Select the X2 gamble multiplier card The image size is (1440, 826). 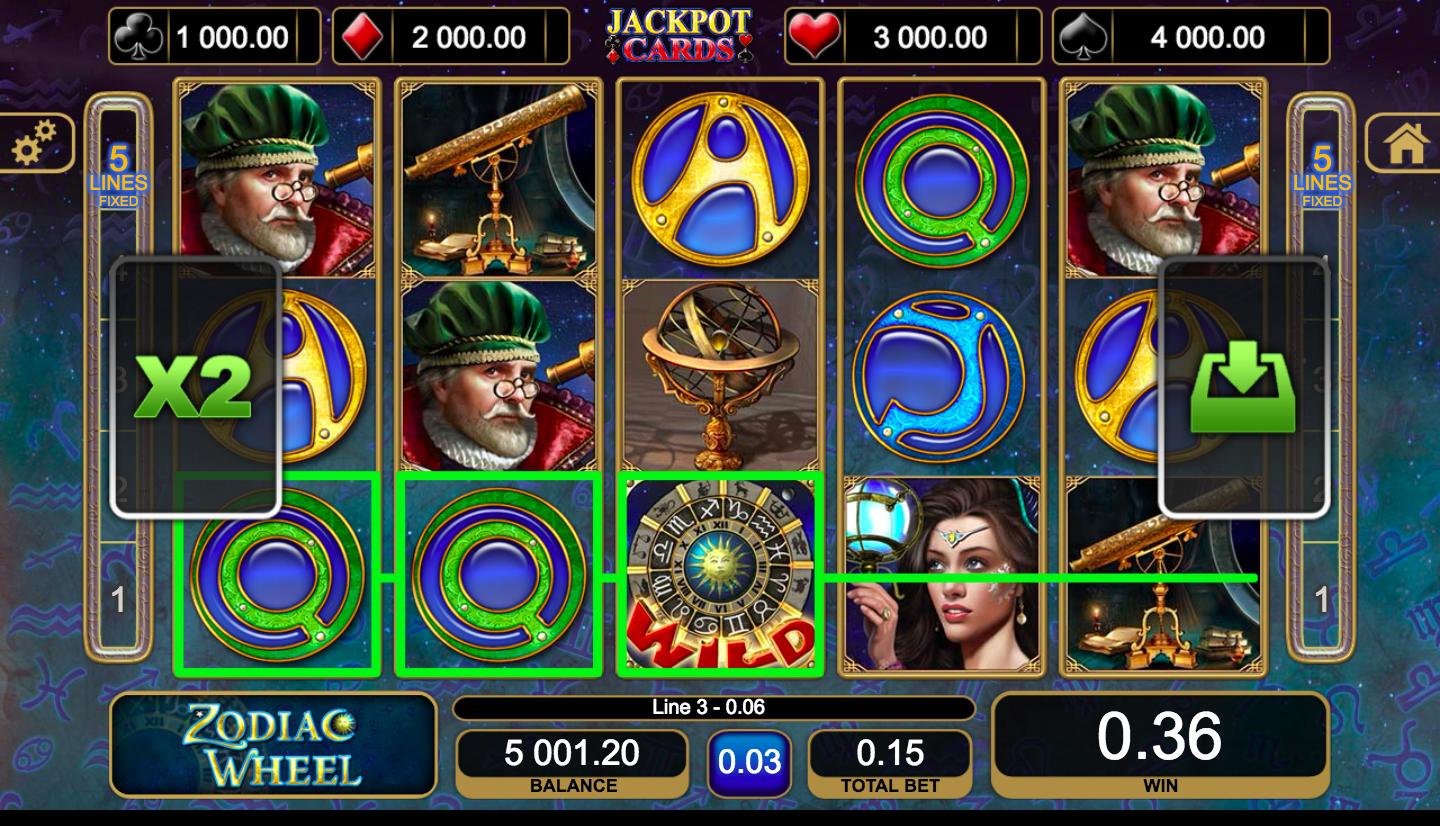(x=196, y=385)
